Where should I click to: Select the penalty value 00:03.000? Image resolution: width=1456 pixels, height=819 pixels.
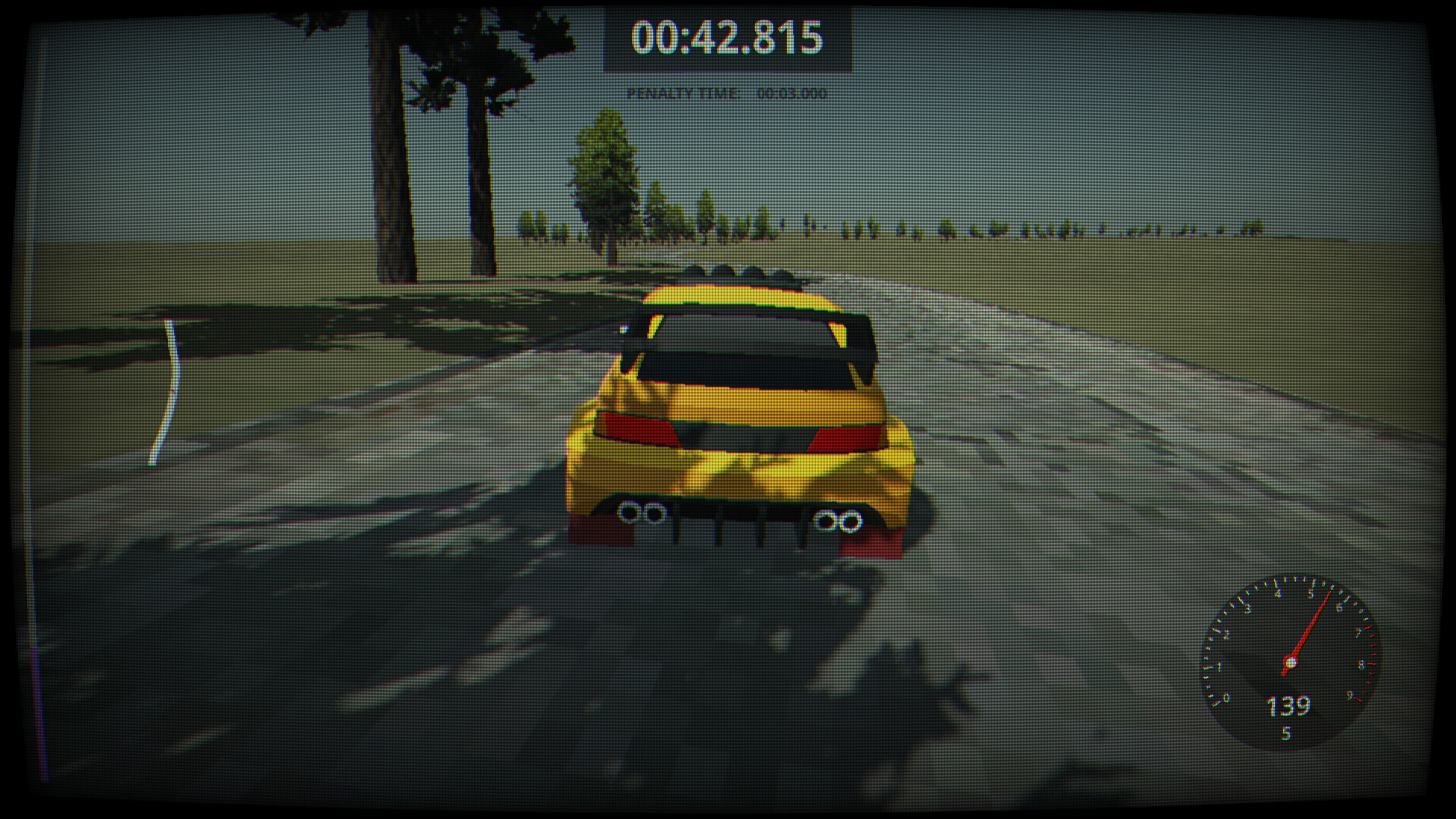791,94
